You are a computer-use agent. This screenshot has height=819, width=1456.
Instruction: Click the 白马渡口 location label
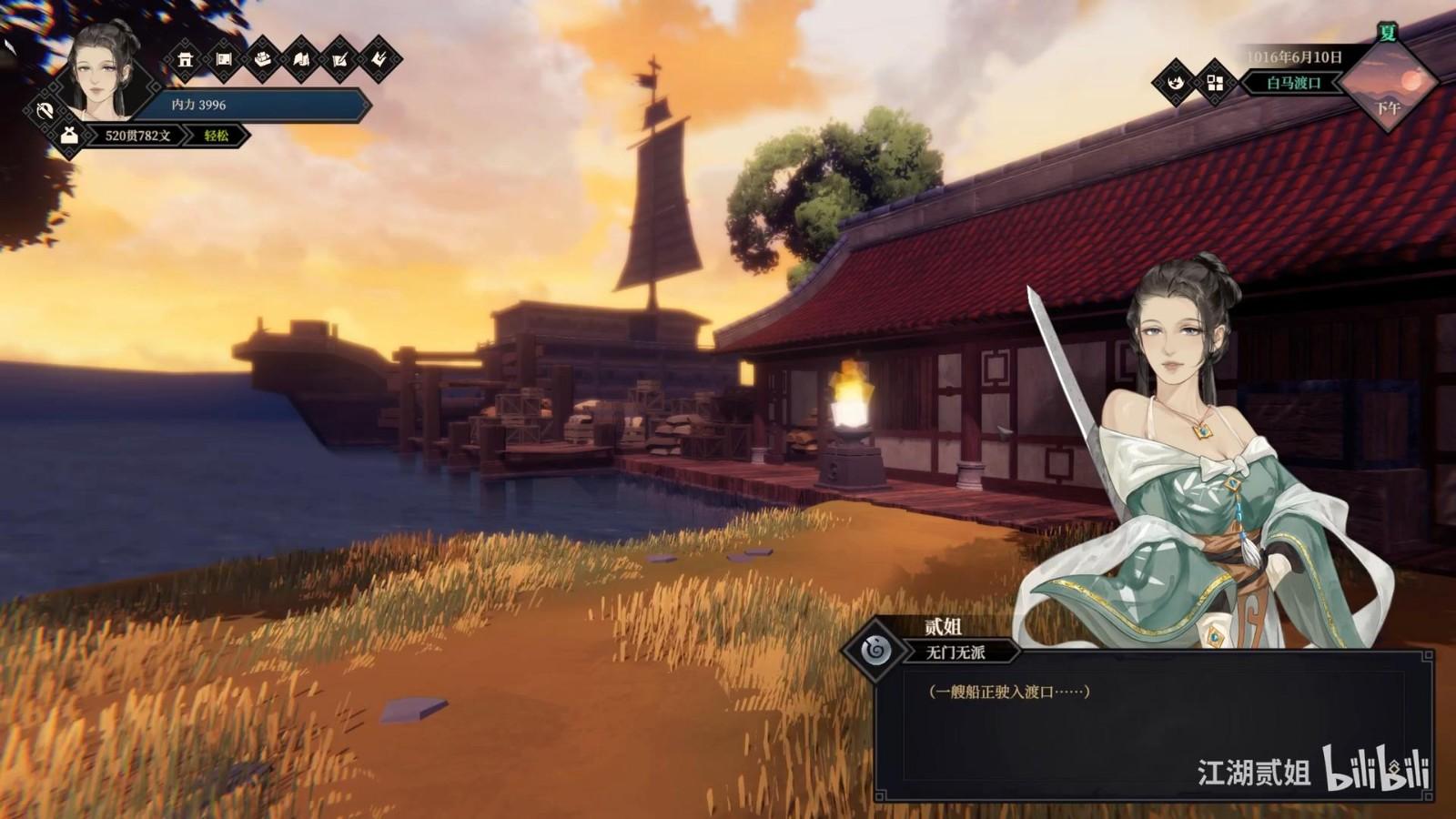(x=1294, y=83)
